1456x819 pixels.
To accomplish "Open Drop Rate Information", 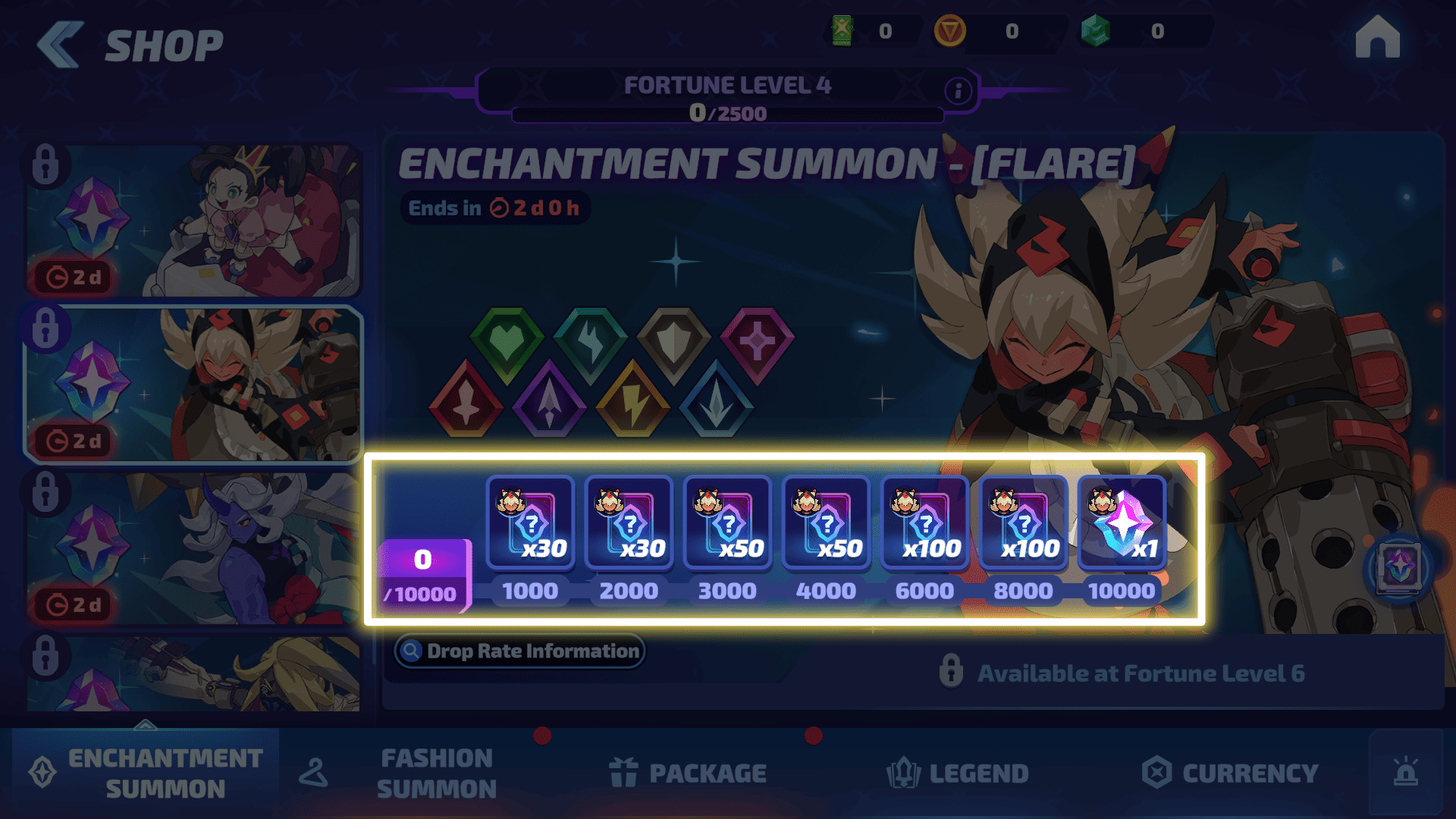I will (519, 651).
